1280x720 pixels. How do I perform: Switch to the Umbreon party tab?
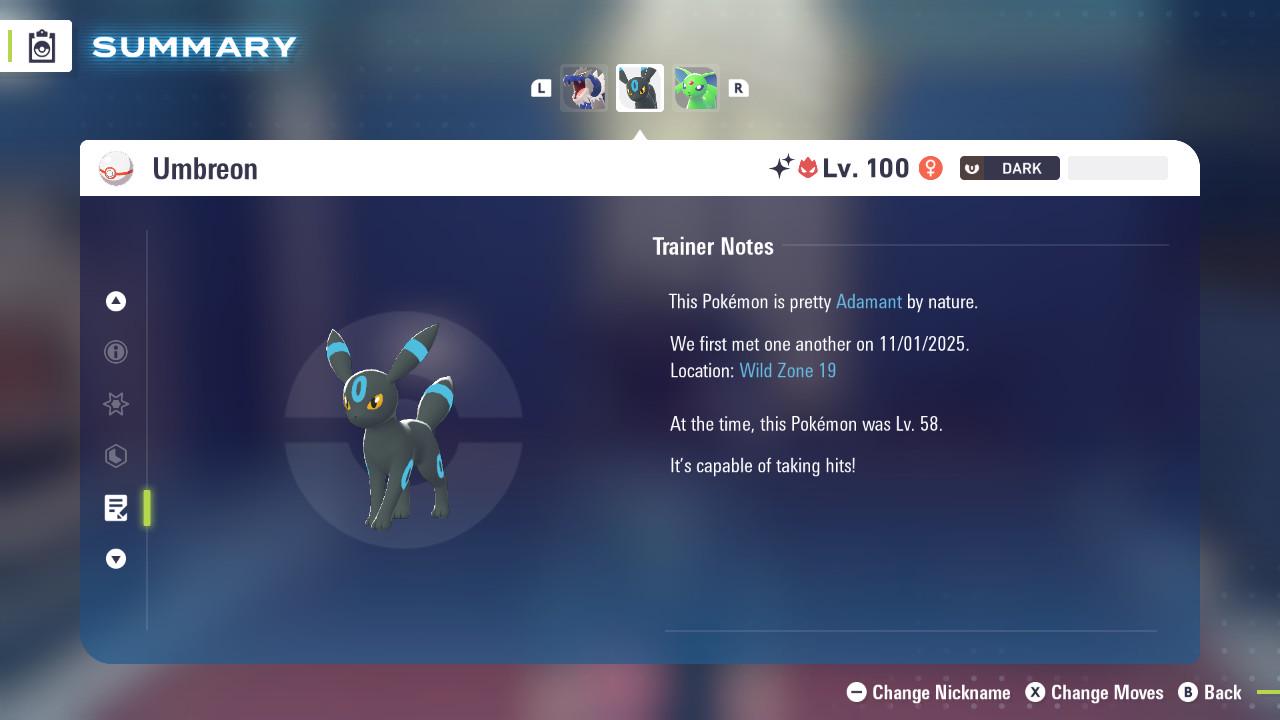(x=639, y=87)
